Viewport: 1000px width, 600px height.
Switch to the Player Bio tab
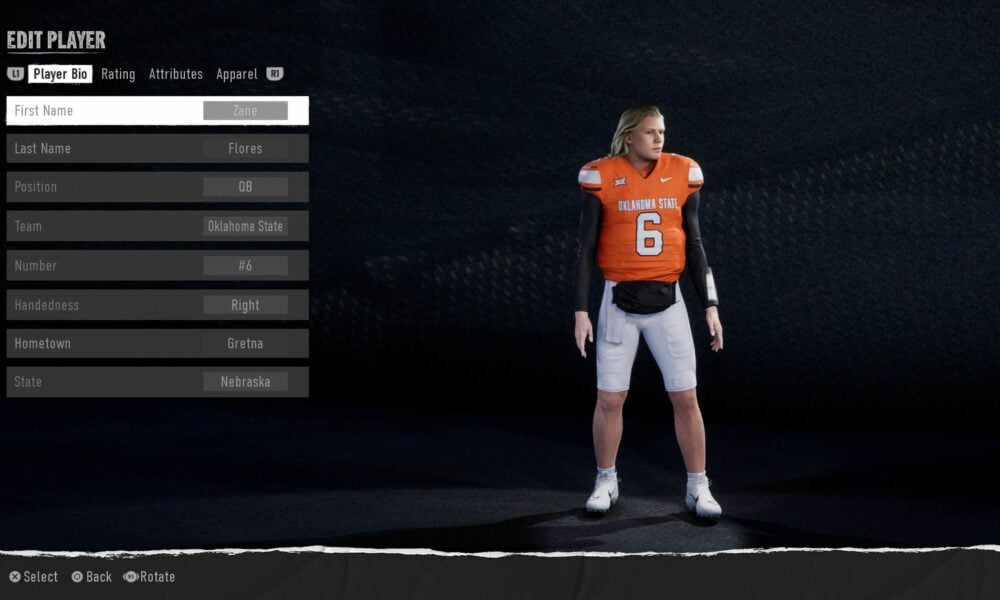point(60,74)
